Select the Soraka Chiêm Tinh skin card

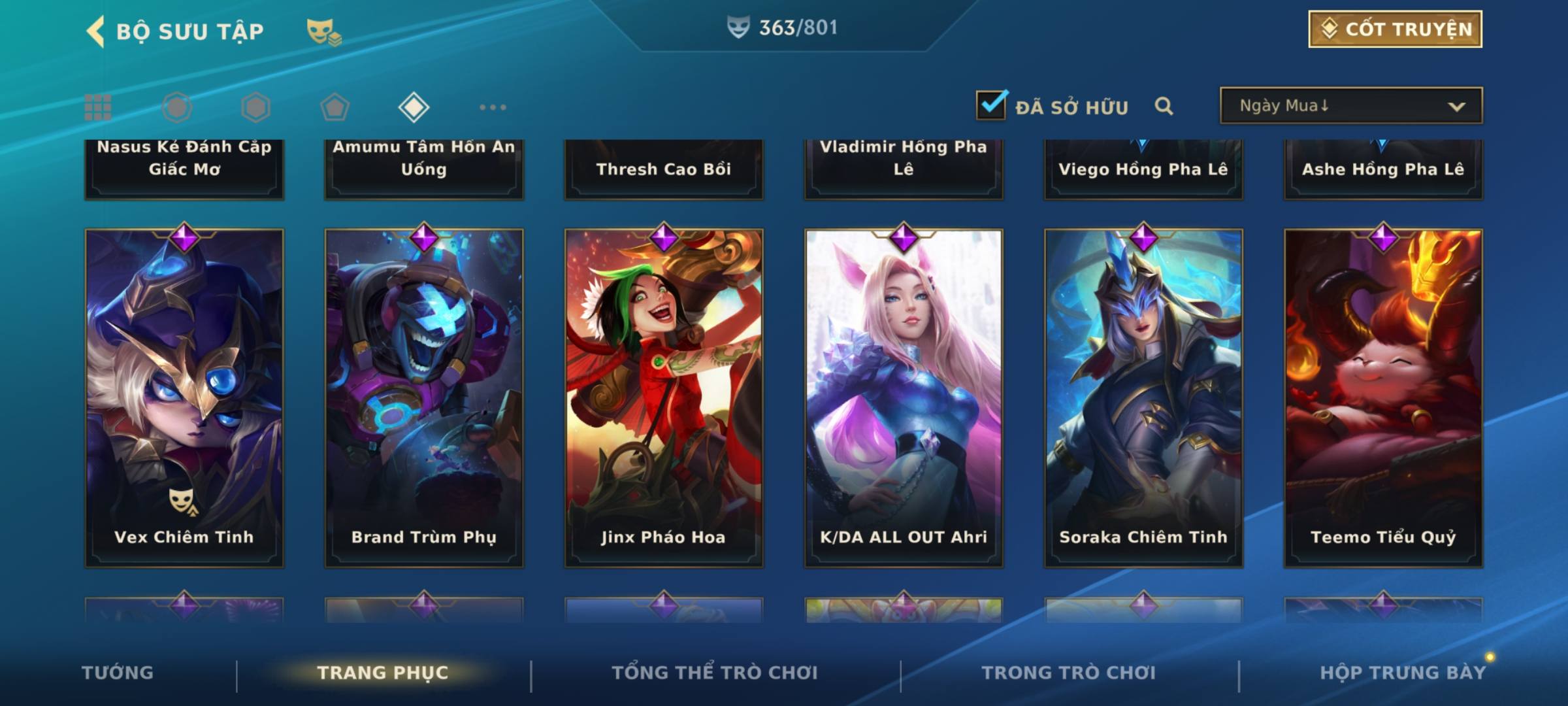[x=1143, y=397]
